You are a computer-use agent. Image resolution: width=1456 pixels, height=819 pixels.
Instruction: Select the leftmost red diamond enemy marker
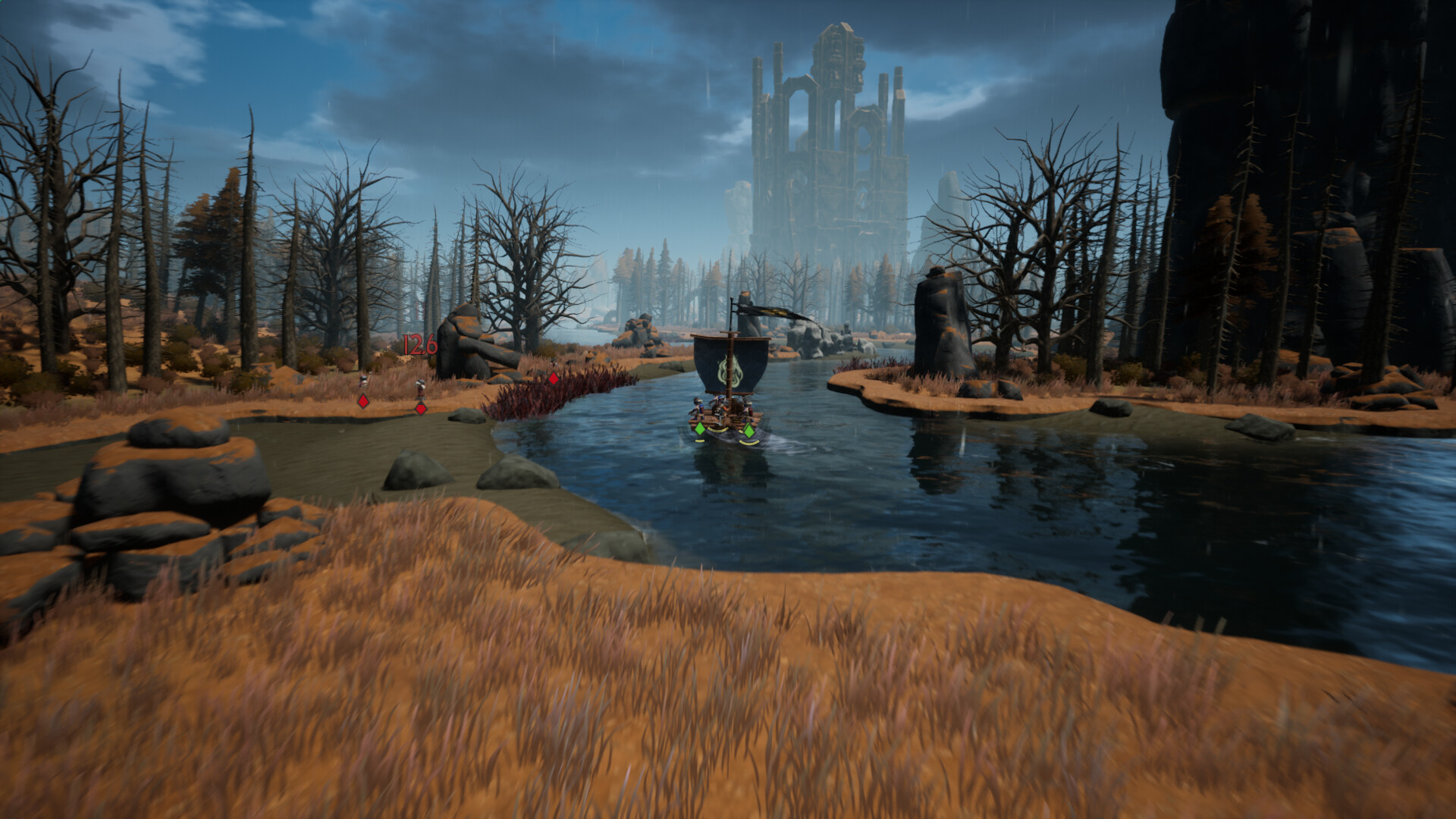[363, 400]
